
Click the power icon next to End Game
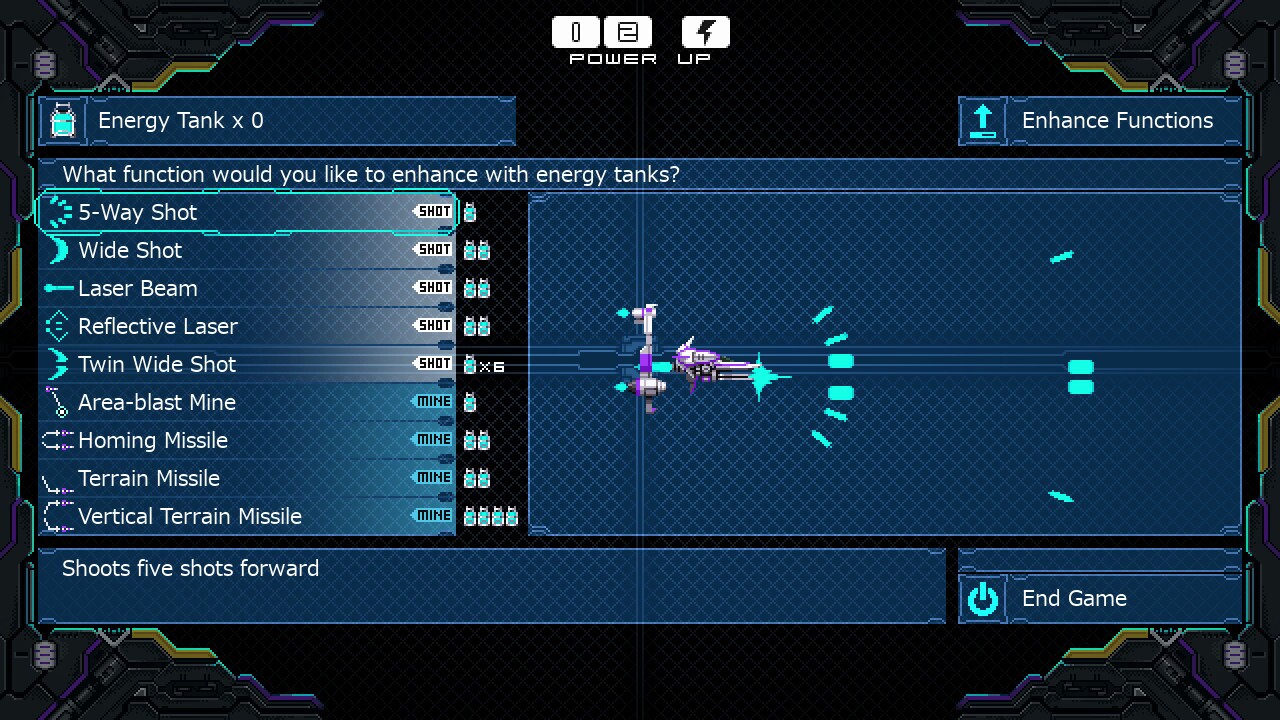(x=982, y=598)
